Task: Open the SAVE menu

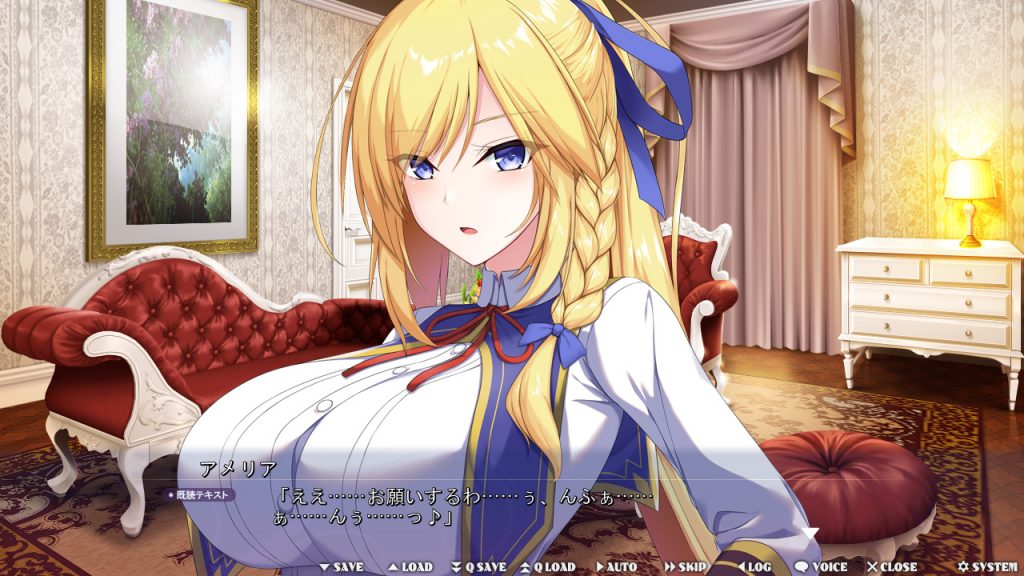Action: coord(342,567)
